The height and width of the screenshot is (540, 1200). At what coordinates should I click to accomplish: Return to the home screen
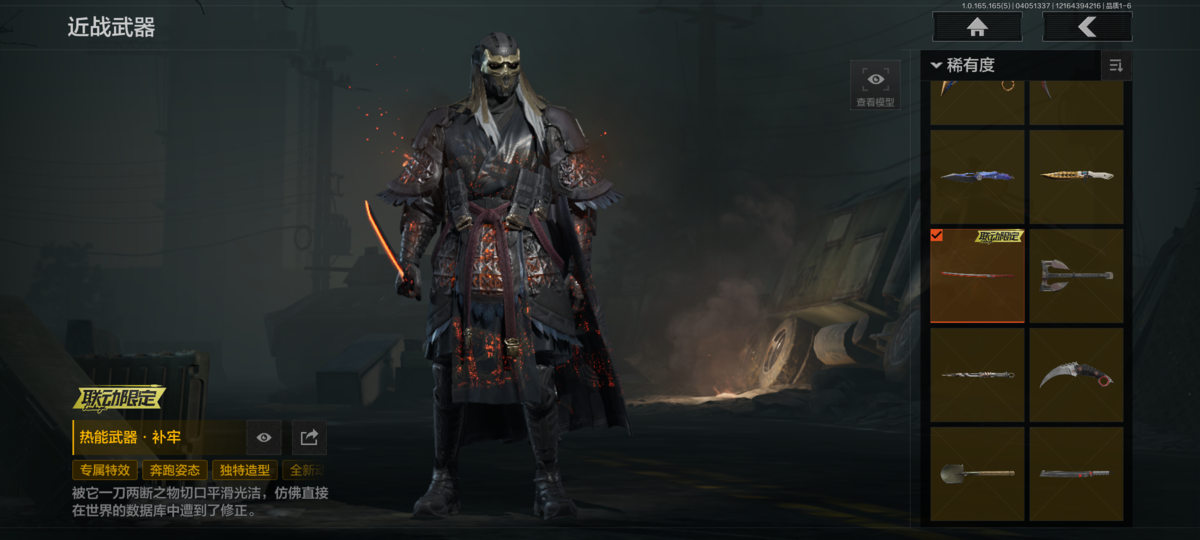pyautogui.click(x=977, y=27)
